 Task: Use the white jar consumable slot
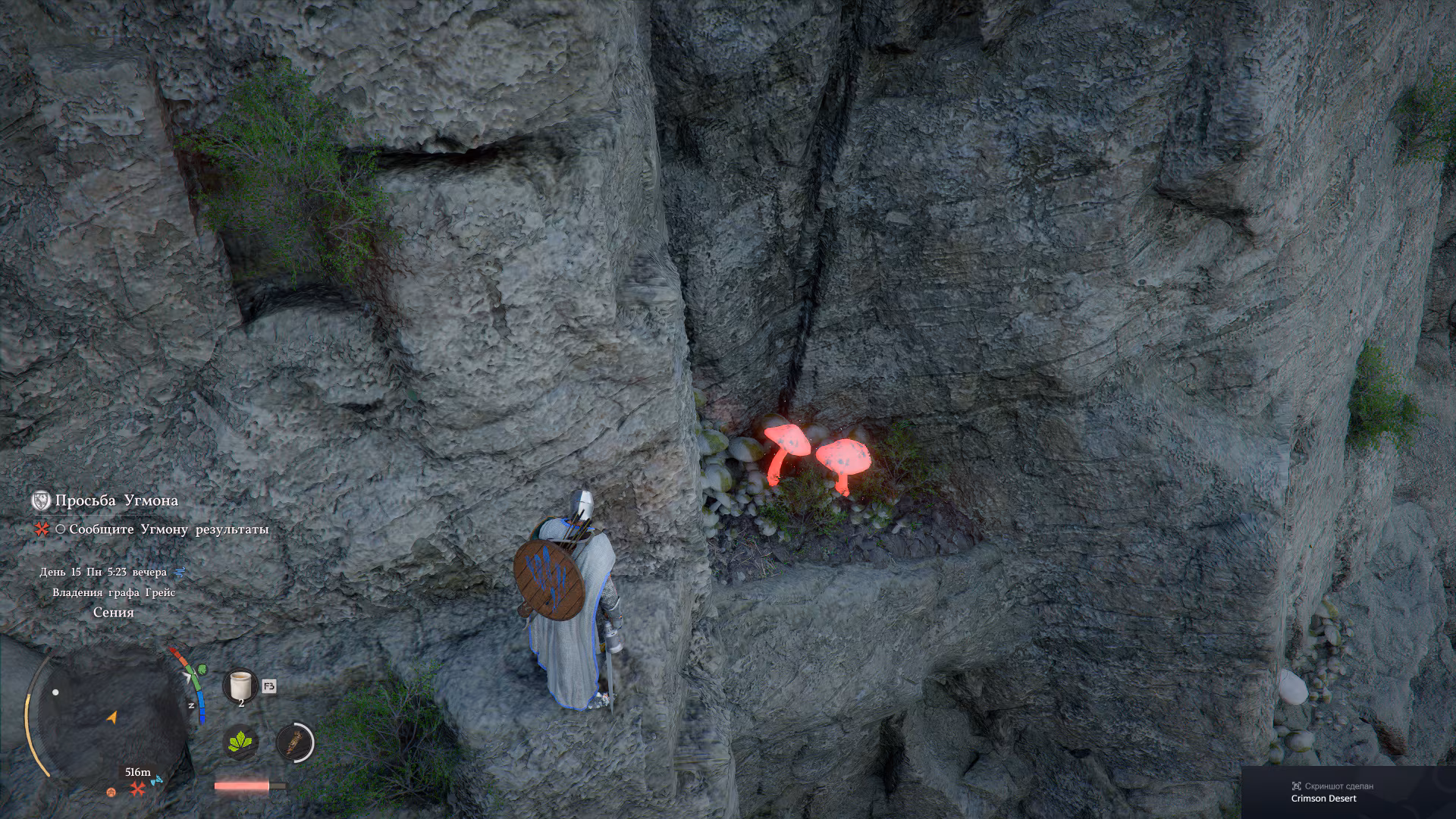240,685
